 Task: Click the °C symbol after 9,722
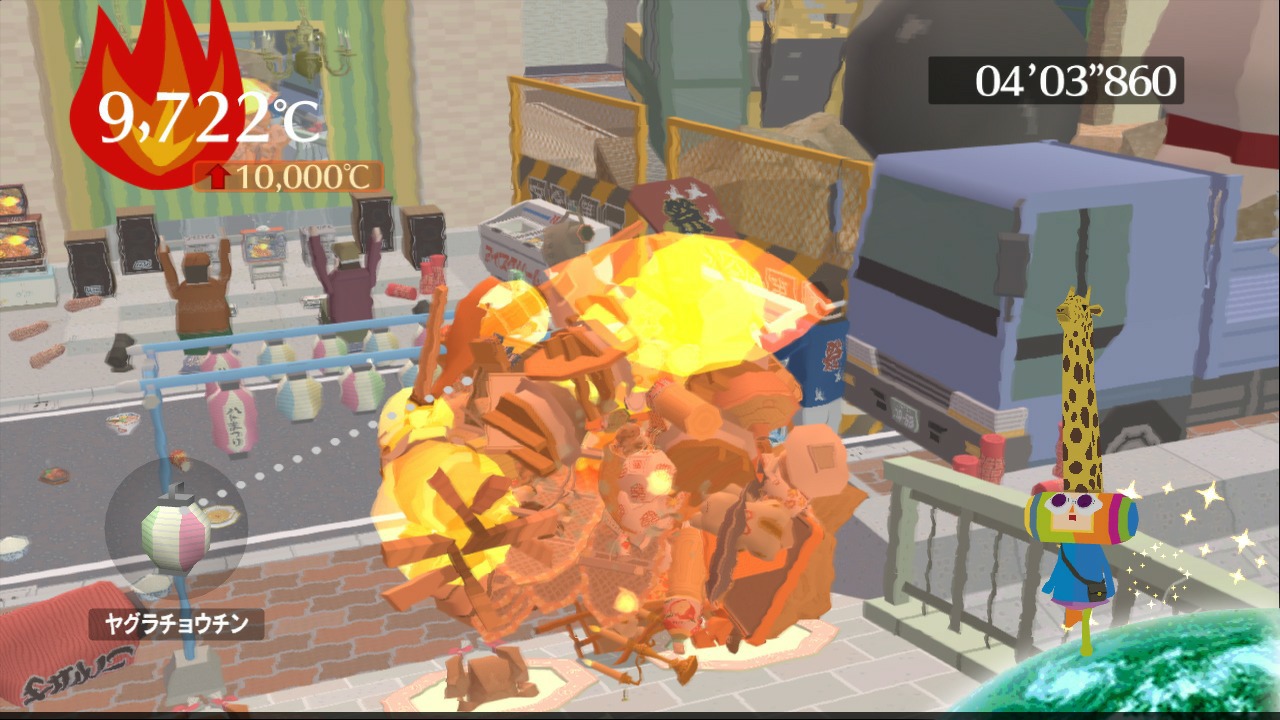point(295,115)
